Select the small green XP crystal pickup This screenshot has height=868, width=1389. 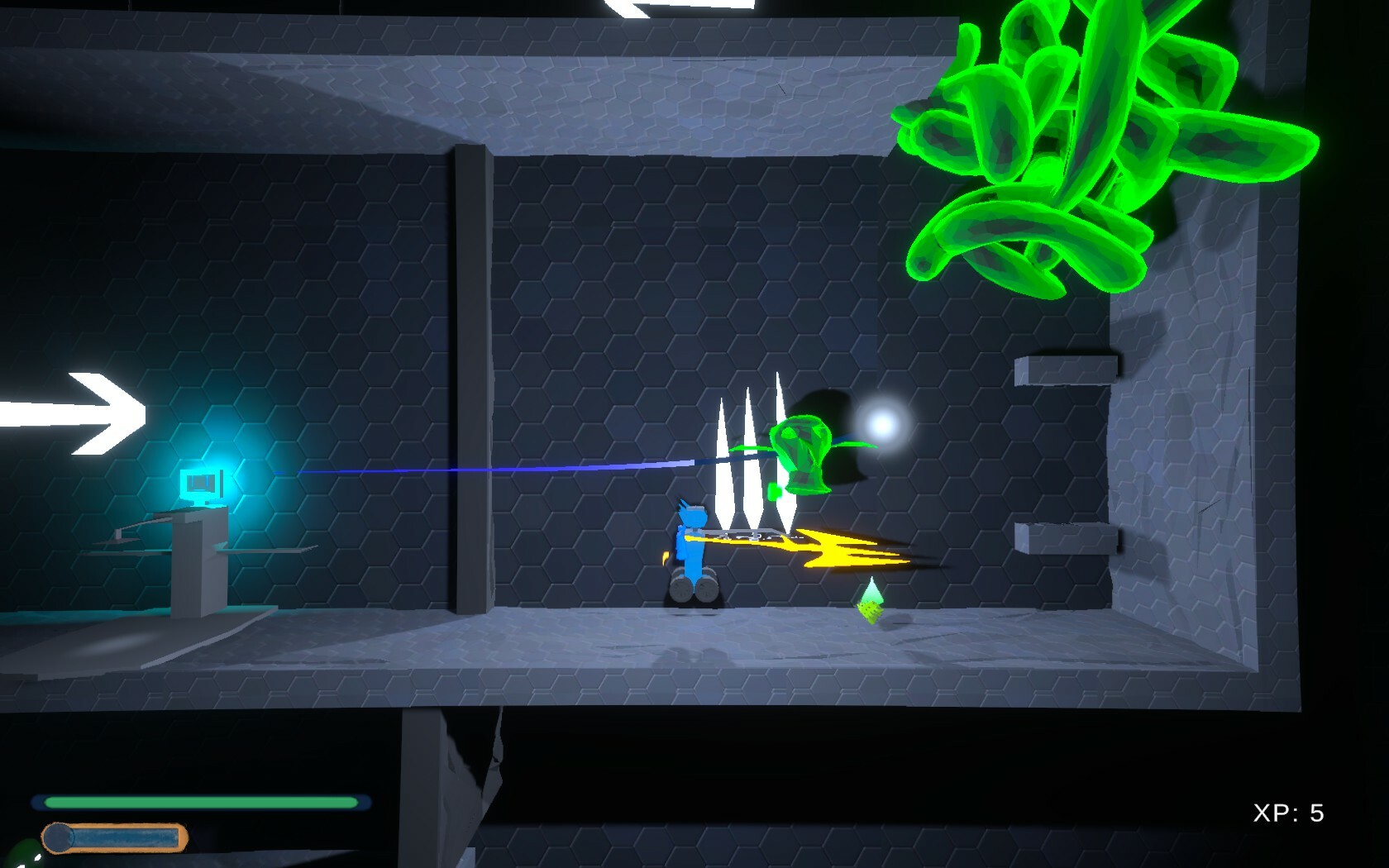(869, 599)
